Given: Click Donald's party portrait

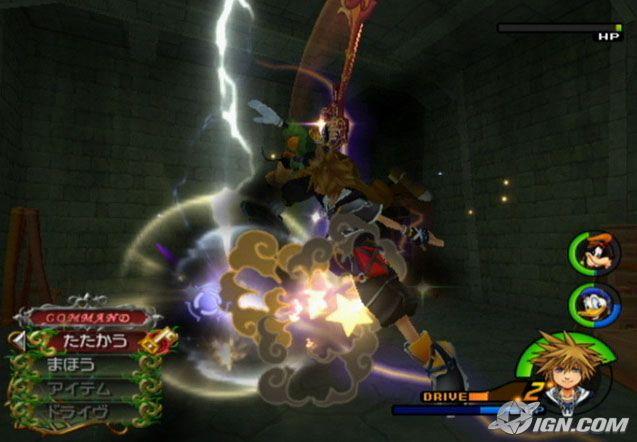Looking at the screenshot, I should [x=588, y=301].
